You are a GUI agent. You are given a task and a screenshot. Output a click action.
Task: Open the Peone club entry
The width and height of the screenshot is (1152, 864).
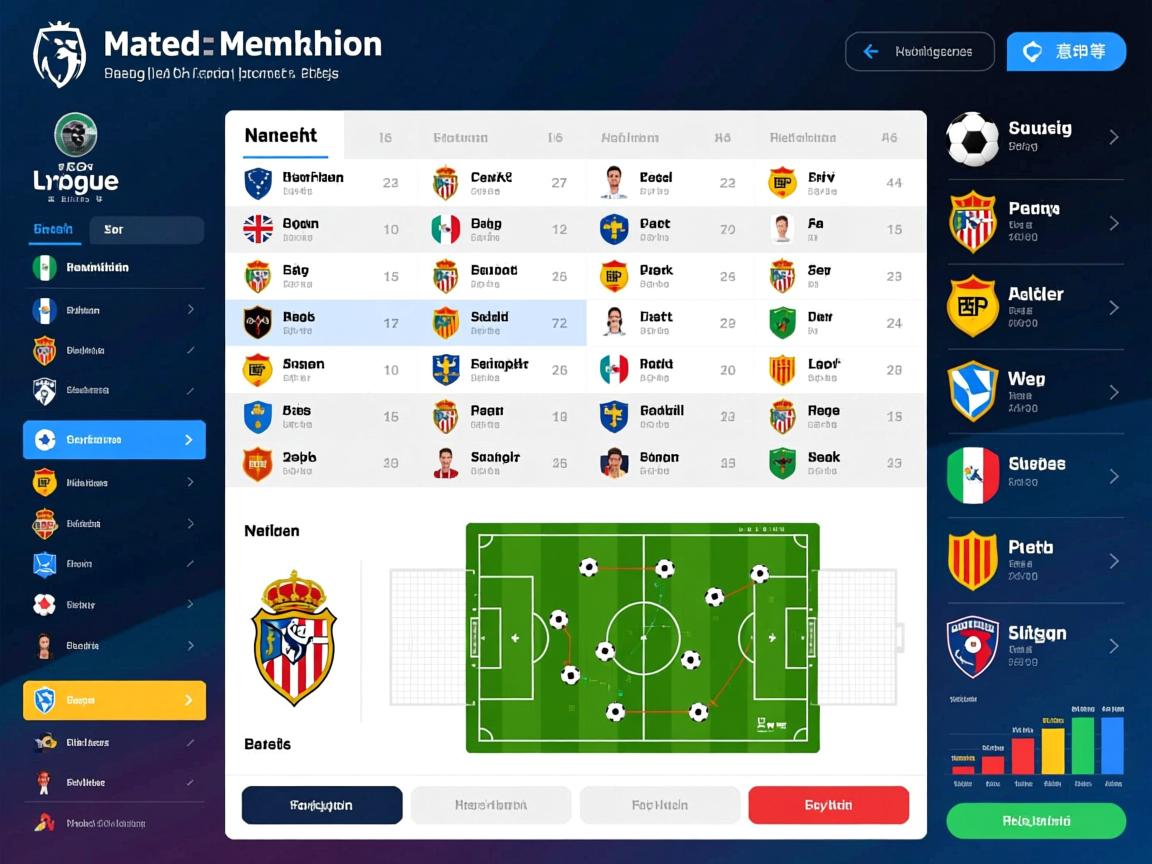pyautogui.click(x=1035, y=222)
